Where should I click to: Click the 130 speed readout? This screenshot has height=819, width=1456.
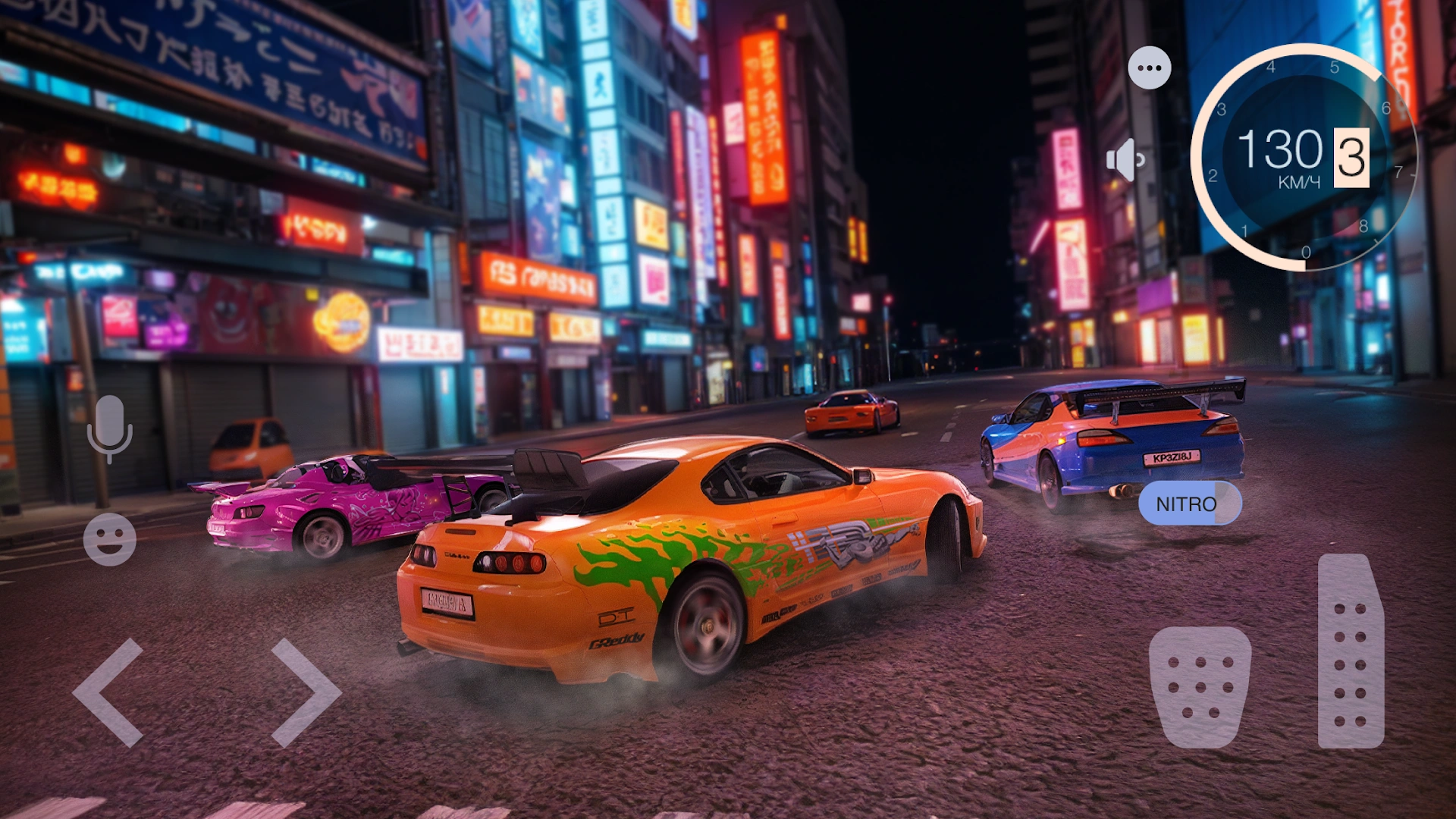pyautogui.click(x=1280, y=149)
